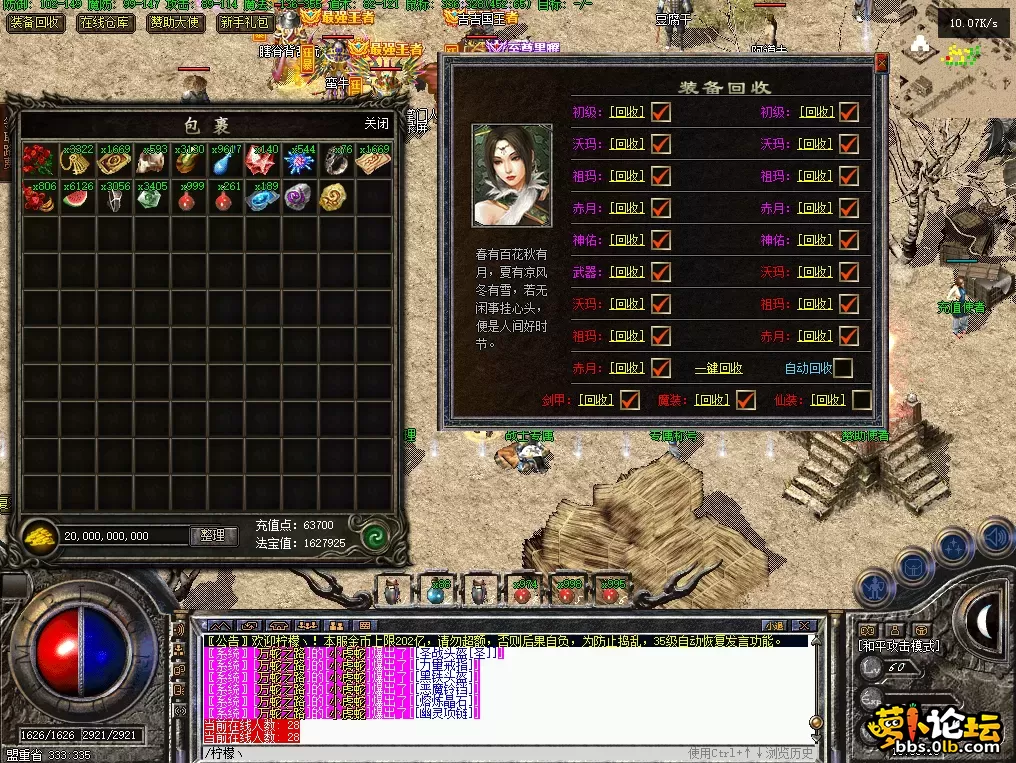The height and width of the screenshot is (763, 1016).
Task: Click the 赞助大使 sponsor button
Action: point(174,22)
